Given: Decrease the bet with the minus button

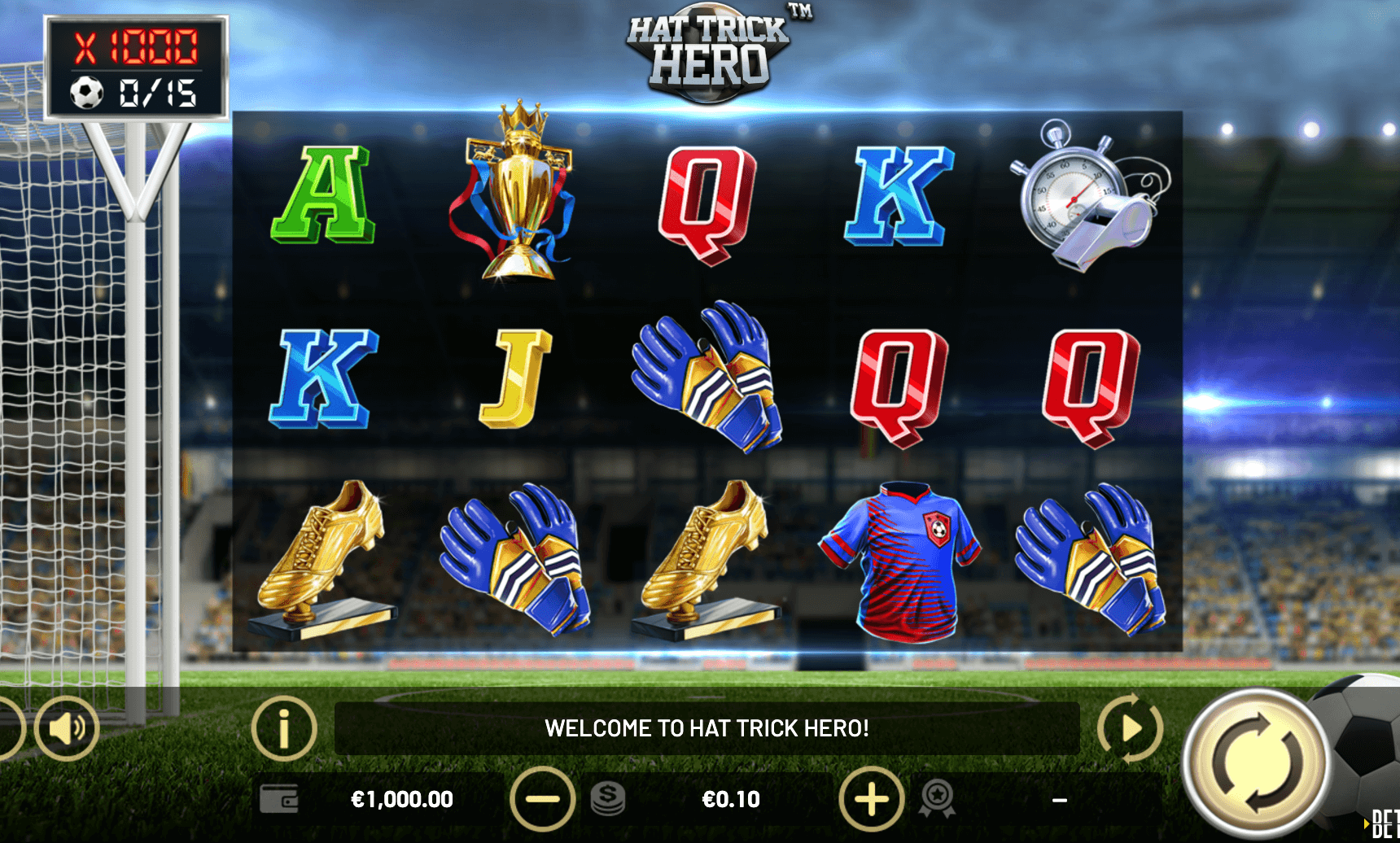Looking at the screenshot, I should (542, 799).
